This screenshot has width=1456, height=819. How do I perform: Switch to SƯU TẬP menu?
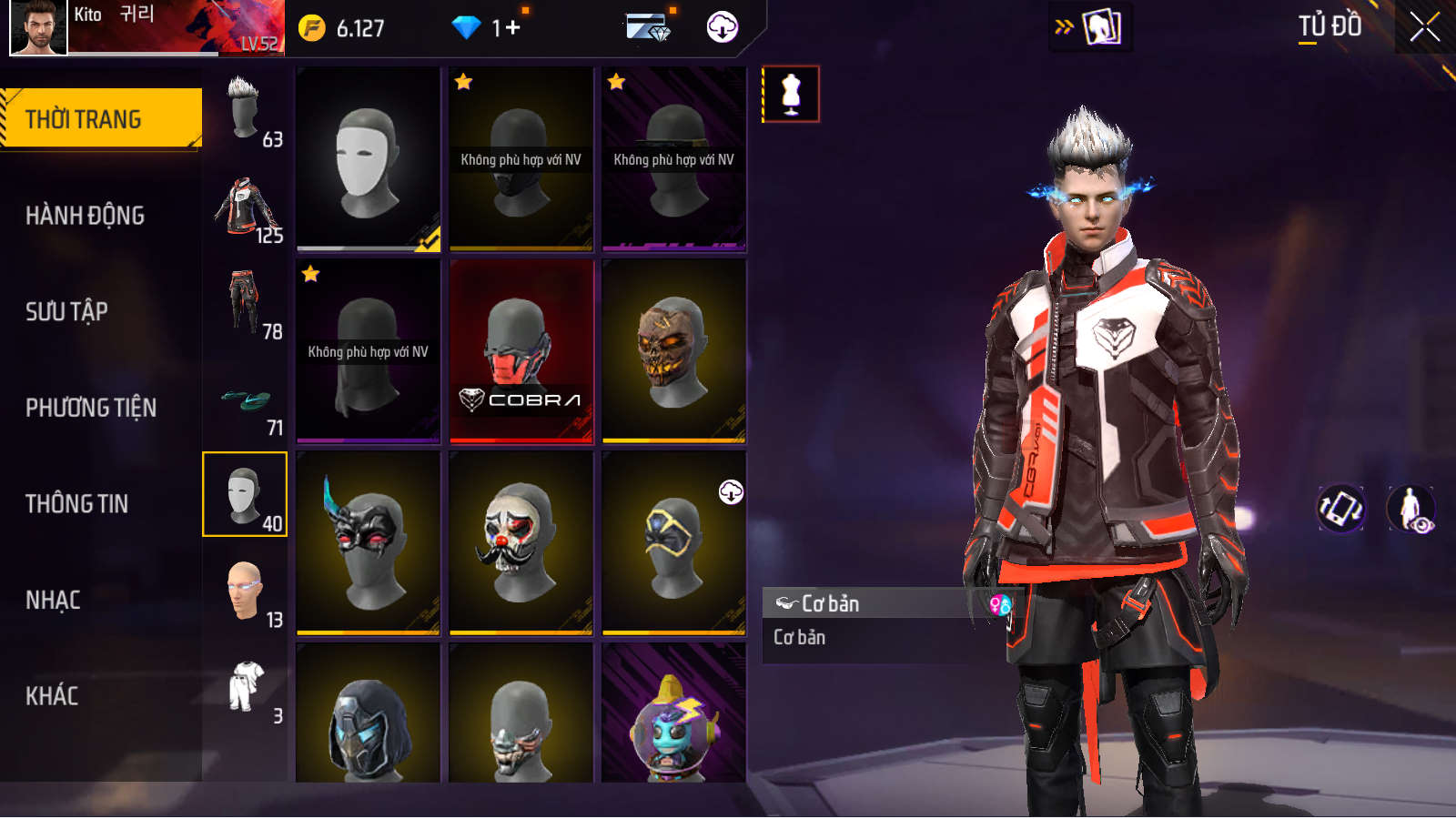[x=67, y=311]
